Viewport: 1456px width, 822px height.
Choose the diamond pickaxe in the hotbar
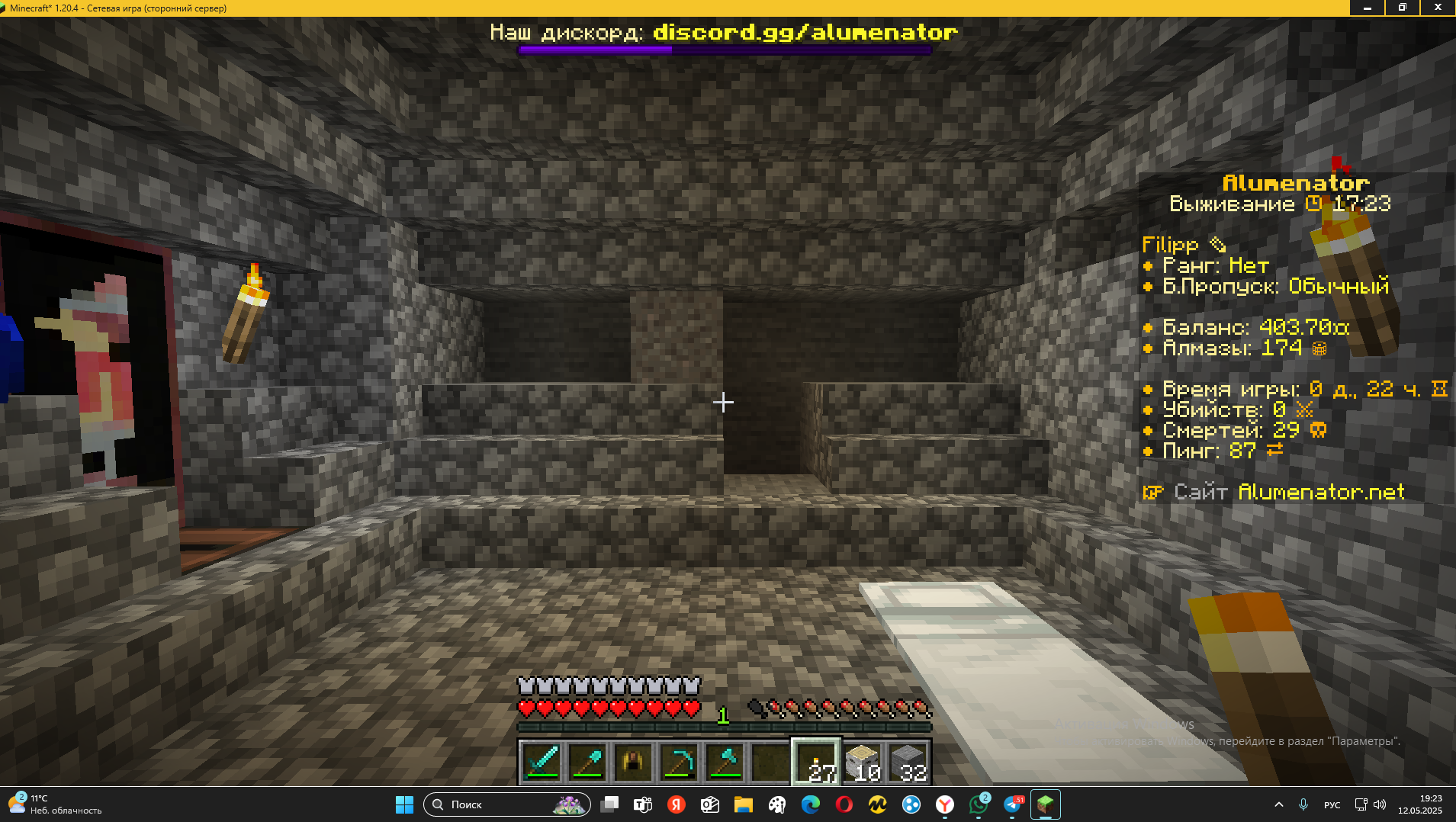tap(679, 761)
